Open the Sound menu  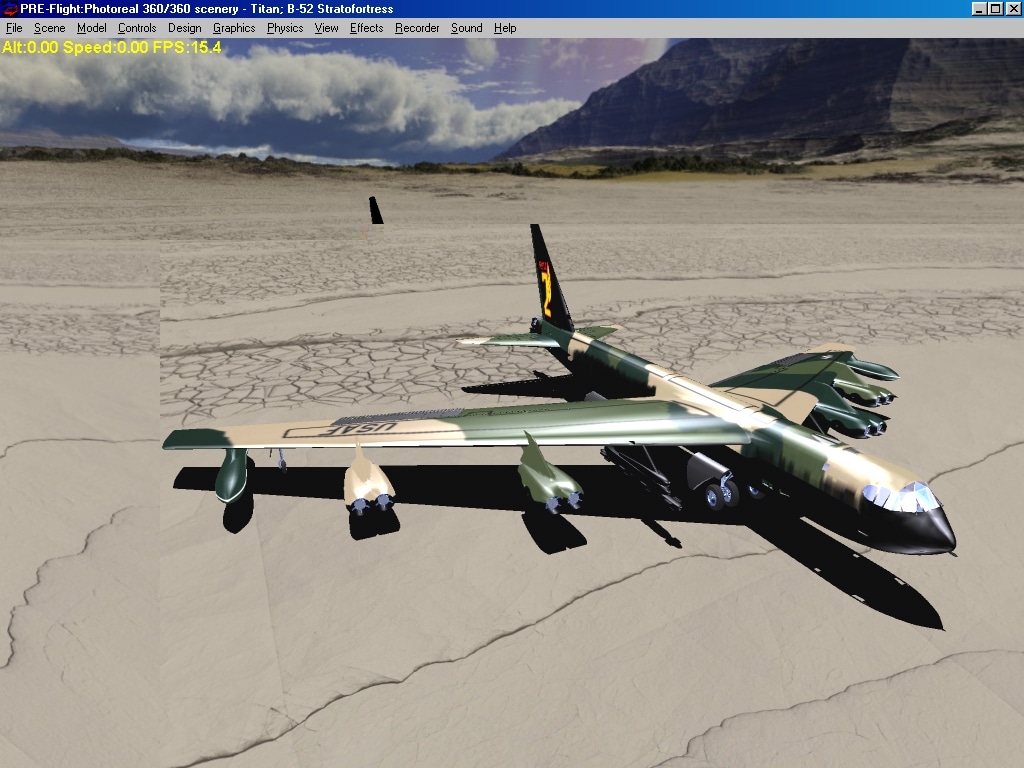pyautogui.click(x=466, y=28)
